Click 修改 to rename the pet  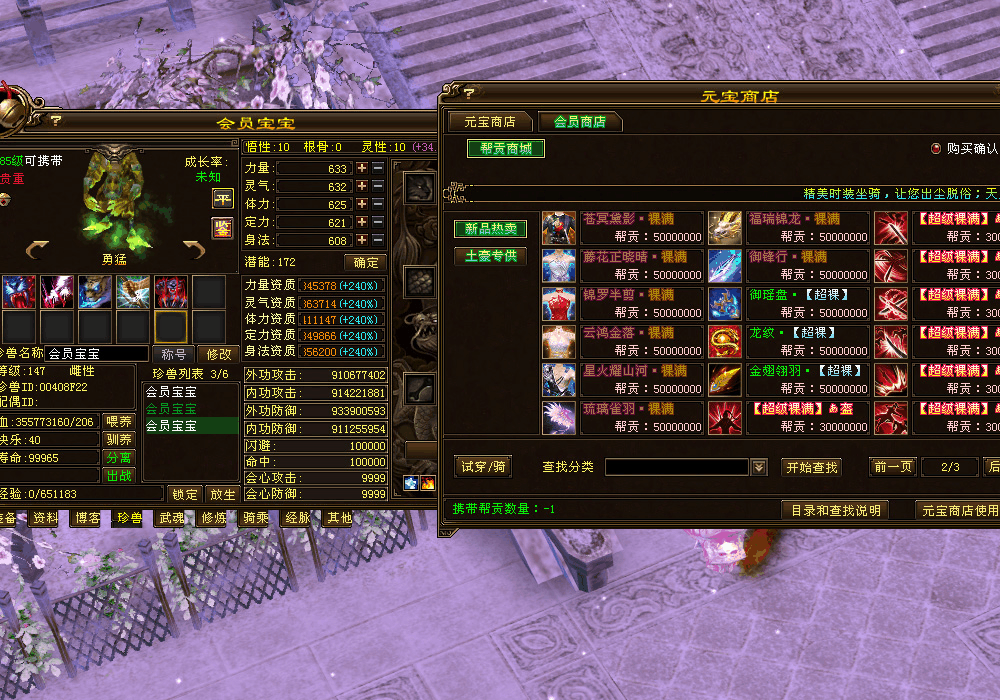click(x=218, y=354)
